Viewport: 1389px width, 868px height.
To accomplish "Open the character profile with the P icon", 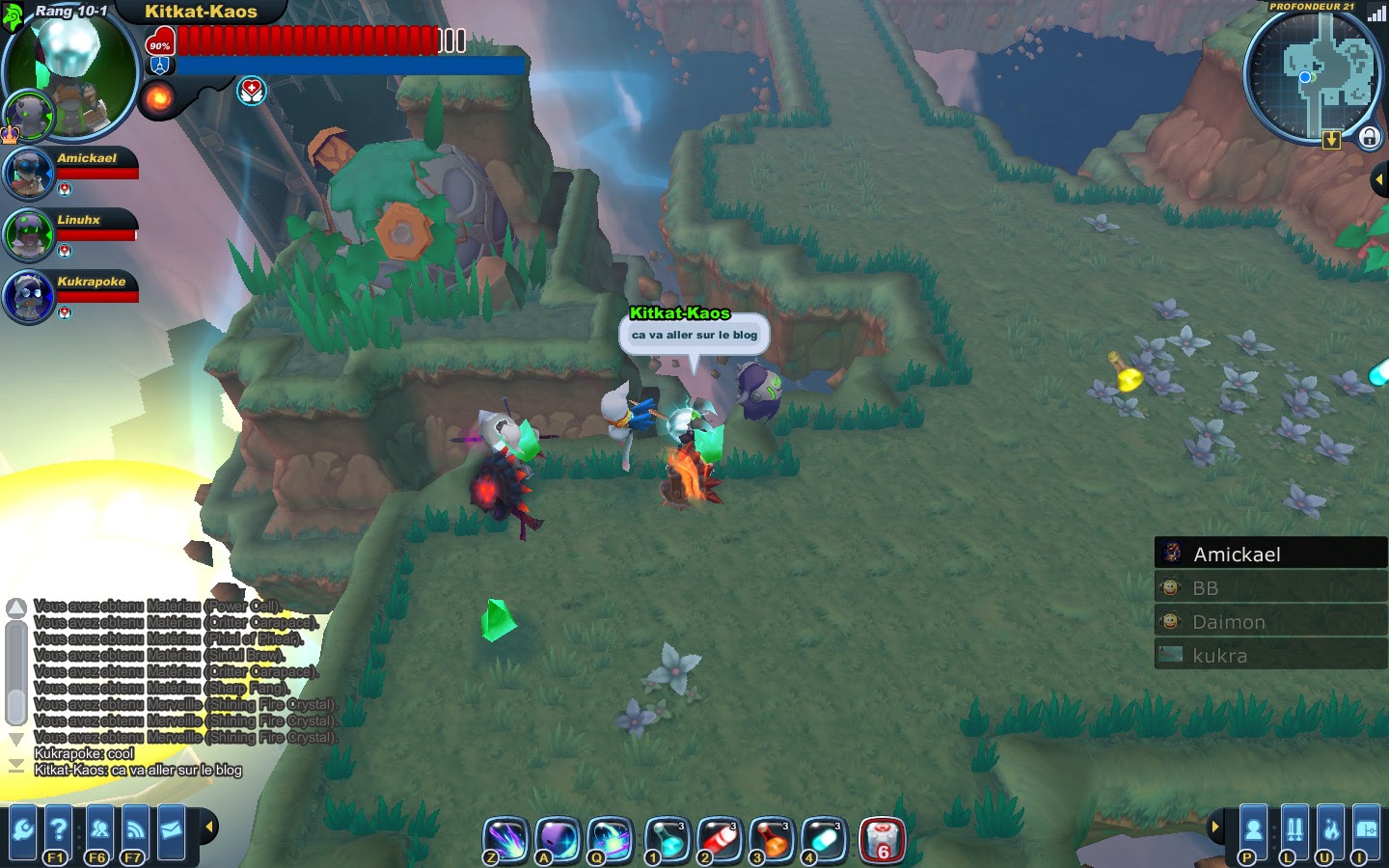I will point(1253,831).
